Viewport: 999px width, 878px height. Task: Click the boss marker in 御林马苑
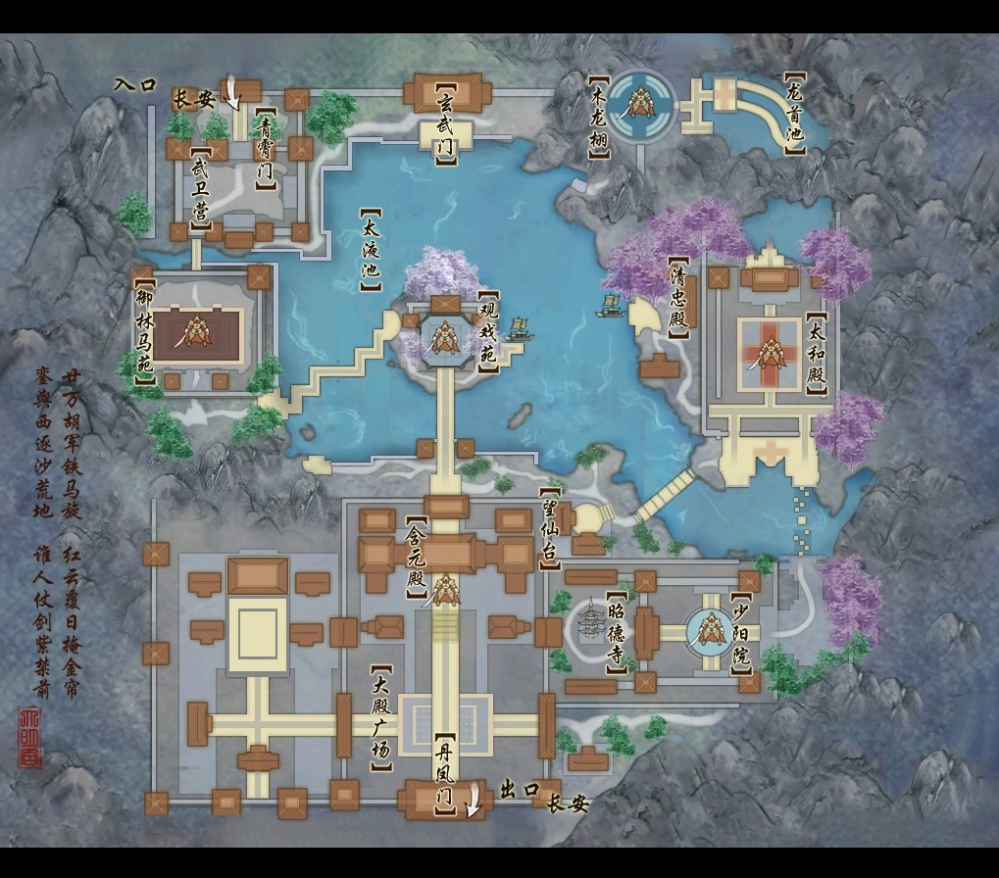[x=196, y=331]
